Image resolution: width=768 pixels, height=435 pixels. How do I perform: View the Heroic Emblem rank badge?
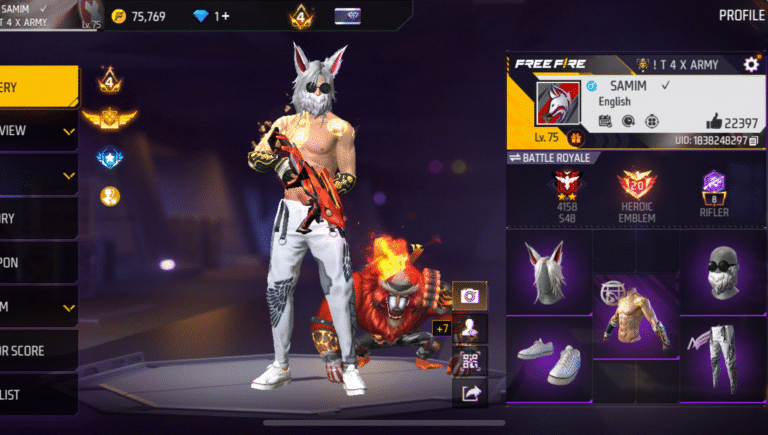pyautogui.click(x=636, y=193)
